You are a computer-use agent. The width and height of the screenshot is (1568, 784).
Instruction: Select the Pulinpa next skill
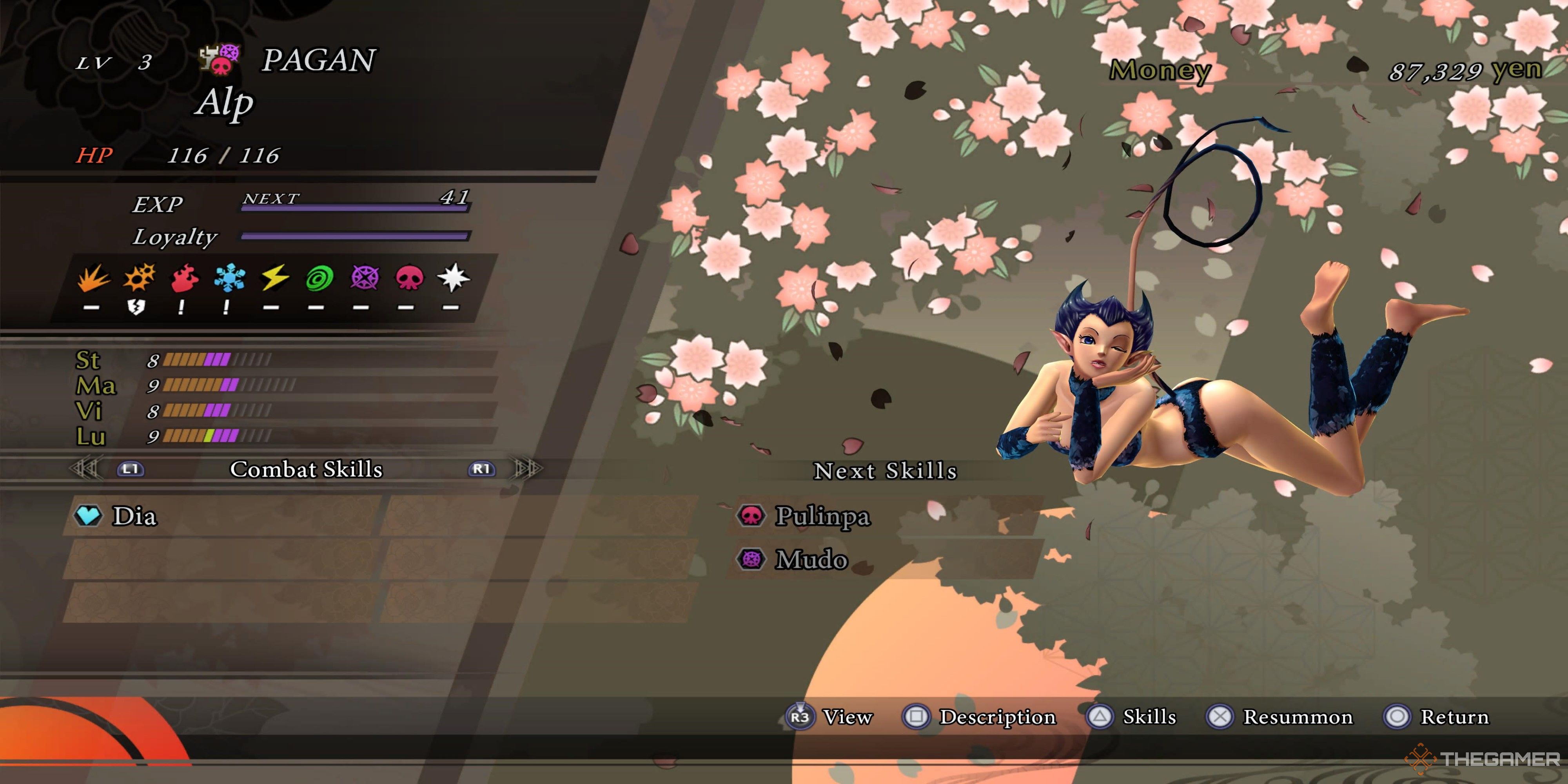pyautogui.click(x=822, y=516)
